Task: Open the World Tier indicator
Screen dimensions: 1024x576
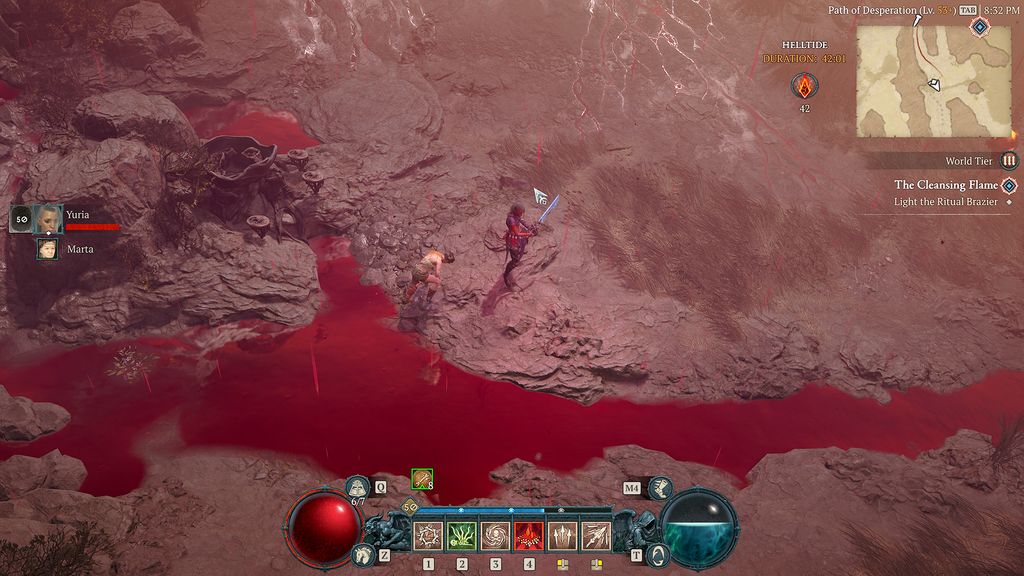Action: point(1009,160)
